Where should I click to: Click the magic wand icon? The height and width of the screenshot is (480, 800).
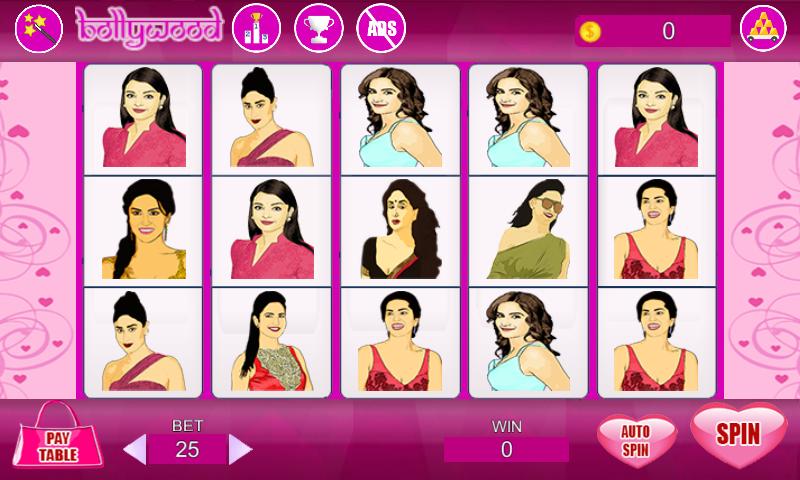point(39,28)
